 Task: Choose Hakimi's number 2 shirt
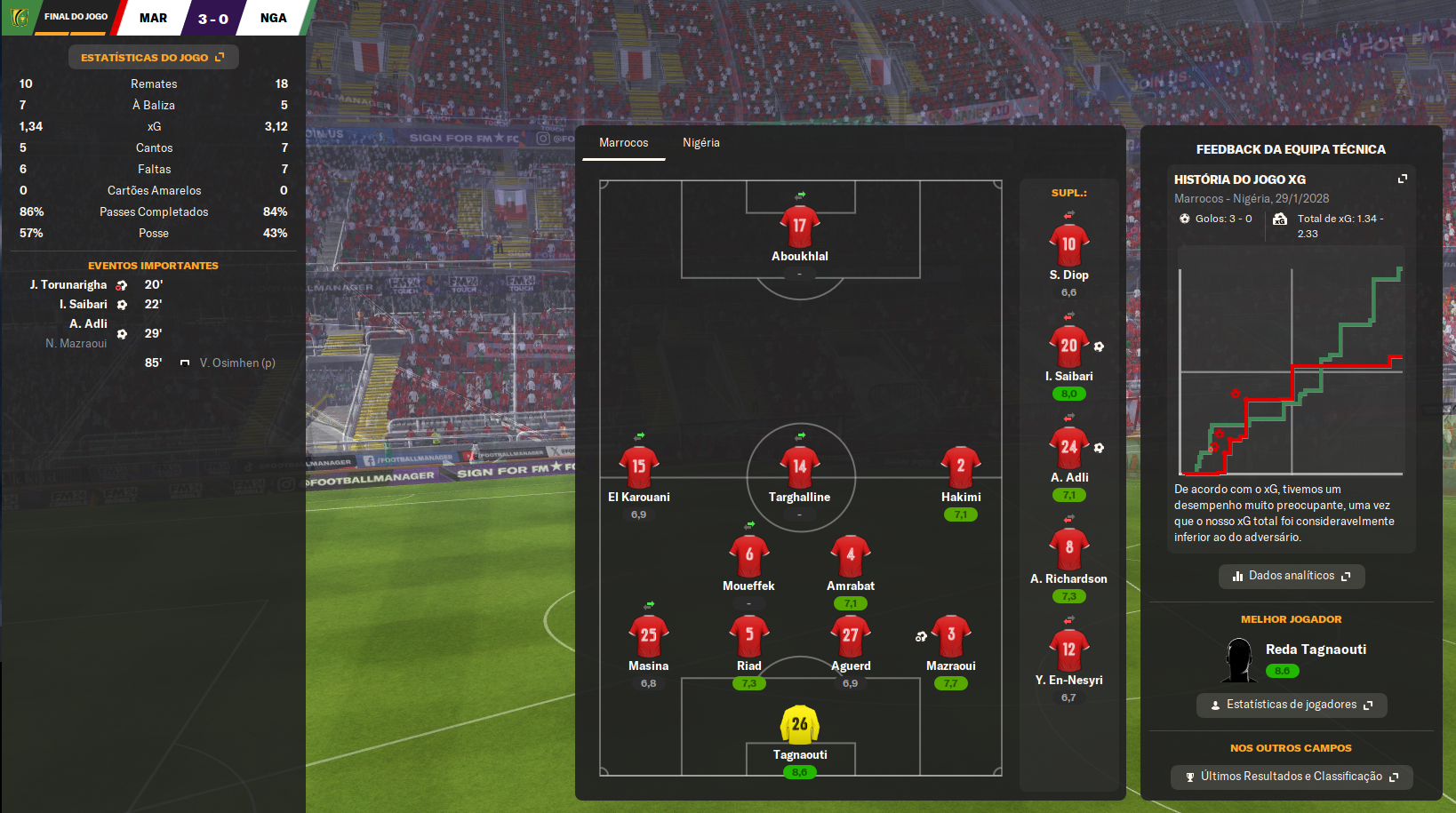[x=960, y=467]
